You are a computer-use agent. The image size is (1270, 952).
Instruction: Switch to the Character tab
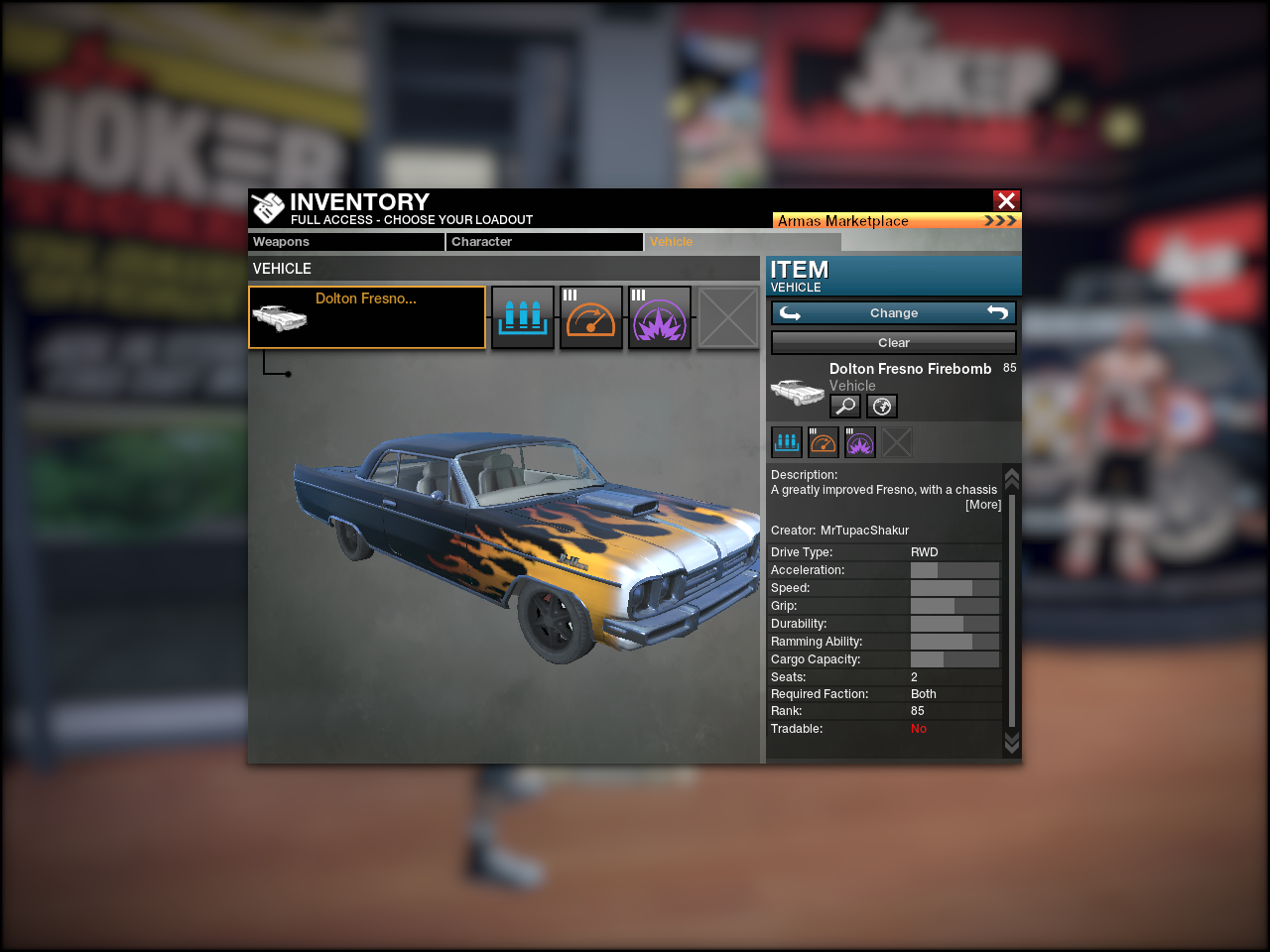(x=545, y=242)
